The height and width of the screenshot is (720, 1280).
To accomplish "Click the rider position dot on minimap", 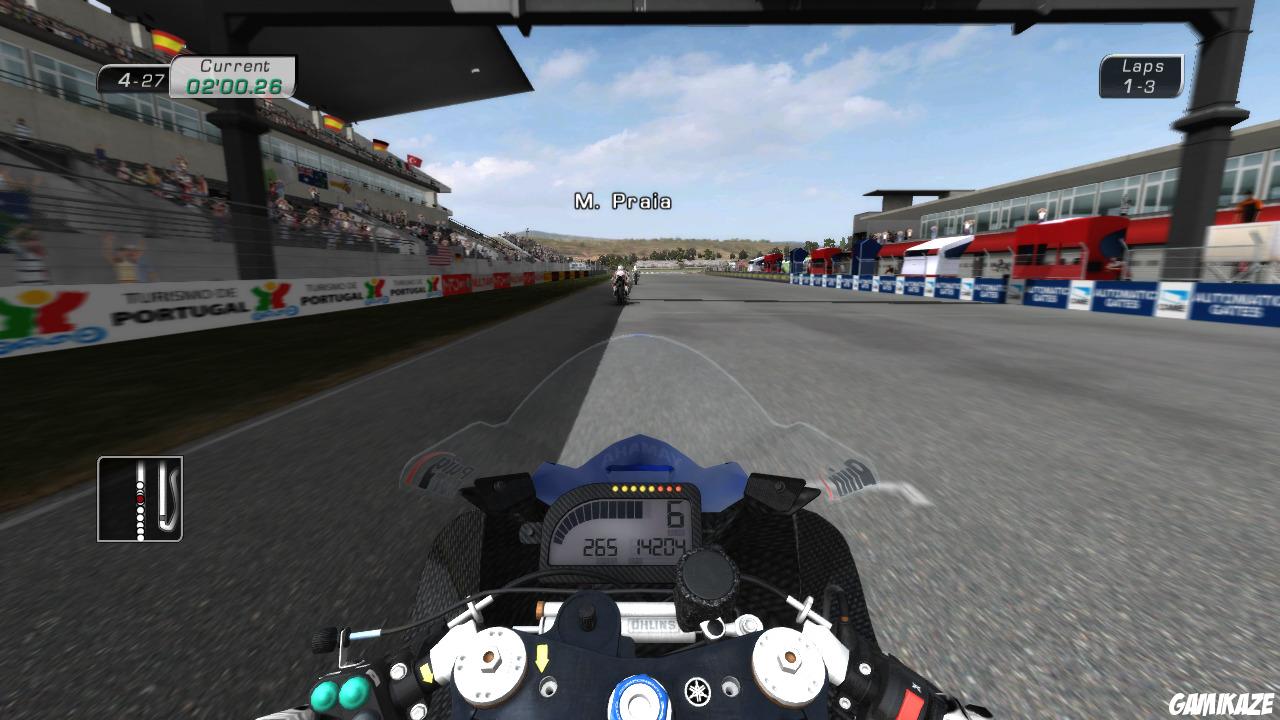I will pos(140,499).
